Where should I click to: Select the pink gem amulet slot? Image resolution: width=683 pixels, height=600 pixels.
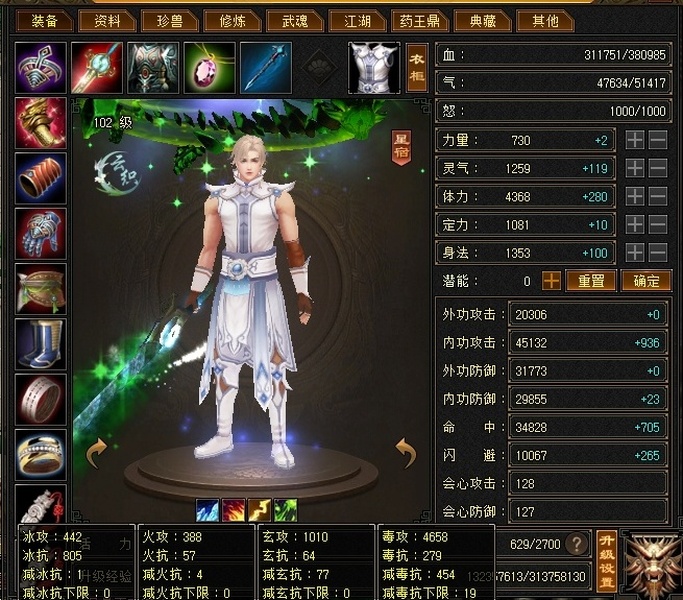(x=208, y=67)
